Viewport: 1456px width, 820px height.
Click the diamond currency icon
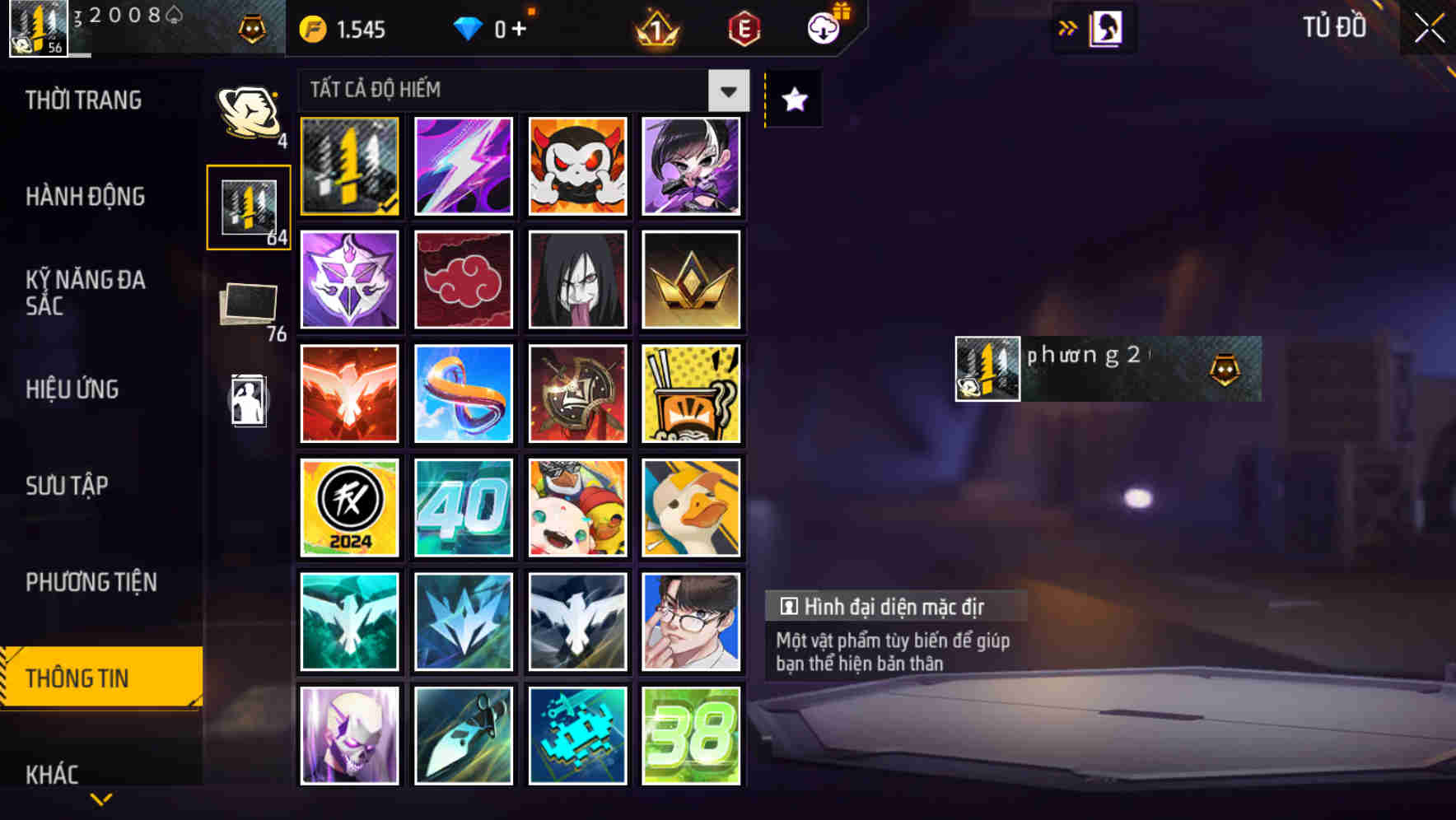pyautogui.click(x=469, y=27)
